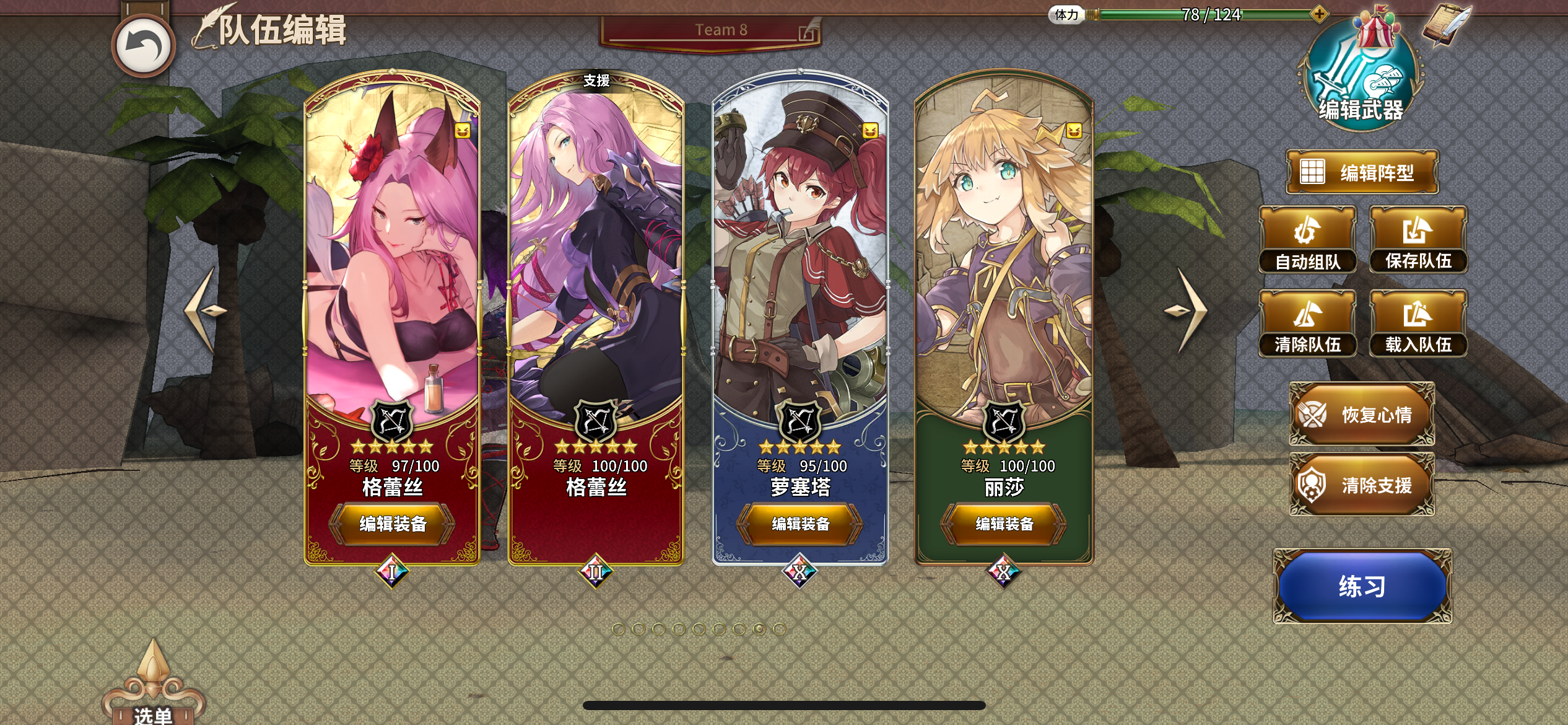The width and height of the screenshot is (1568, 725).
Task: Click the 编辑阵型 formation editor icon
Action: 1362,172
